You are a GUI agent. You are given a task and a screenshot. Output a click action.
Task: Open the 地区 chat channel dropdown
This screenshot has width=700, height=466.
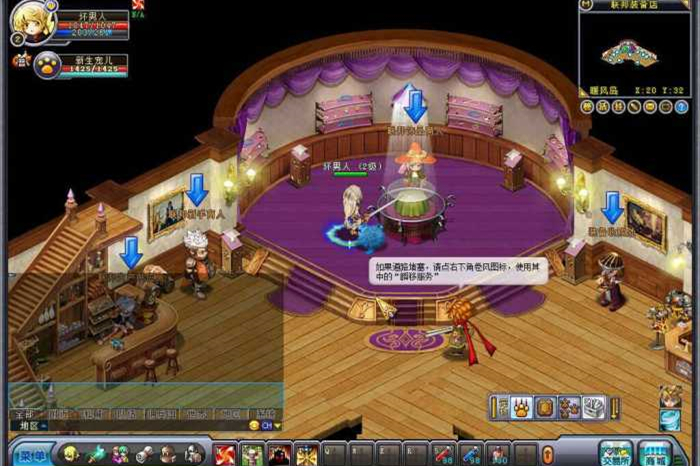click(29, 426)
